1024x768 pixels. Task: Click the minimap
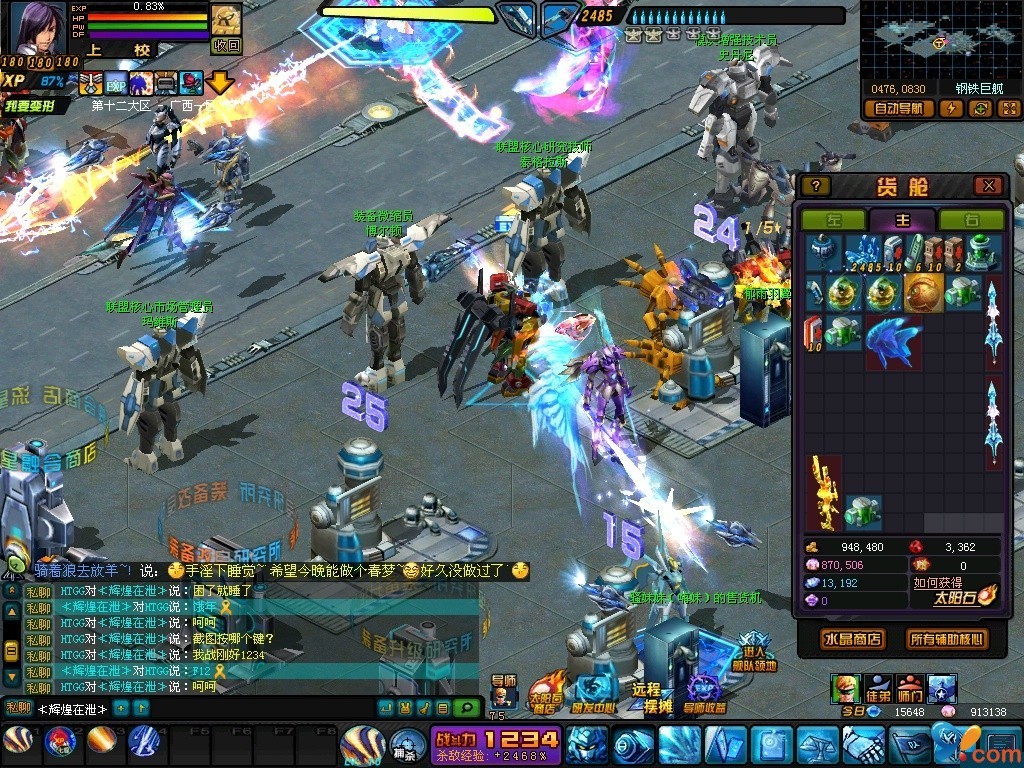coord(939,38)
